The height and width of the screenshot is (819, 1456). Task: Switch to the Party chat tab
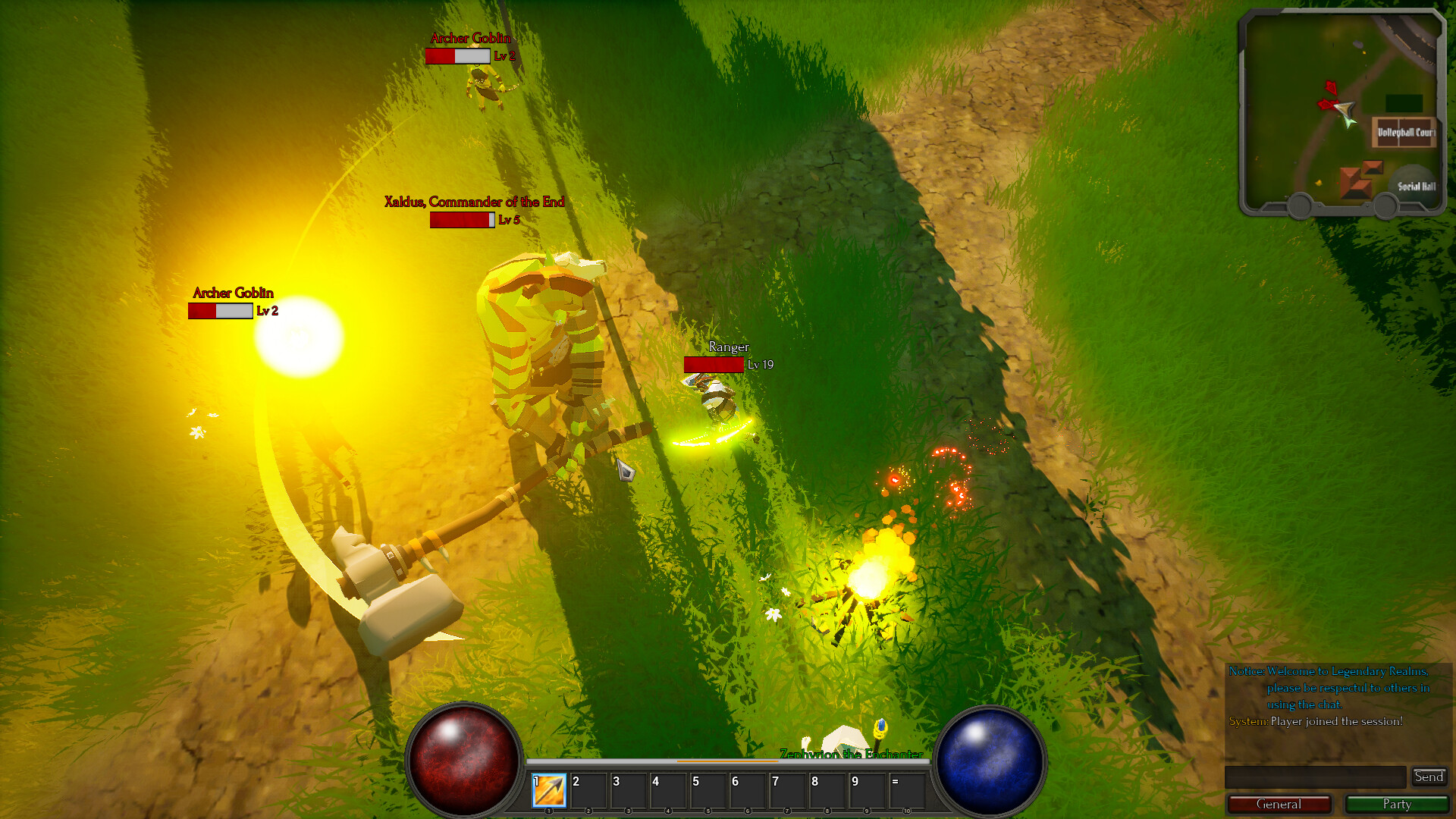point(1398,804)
